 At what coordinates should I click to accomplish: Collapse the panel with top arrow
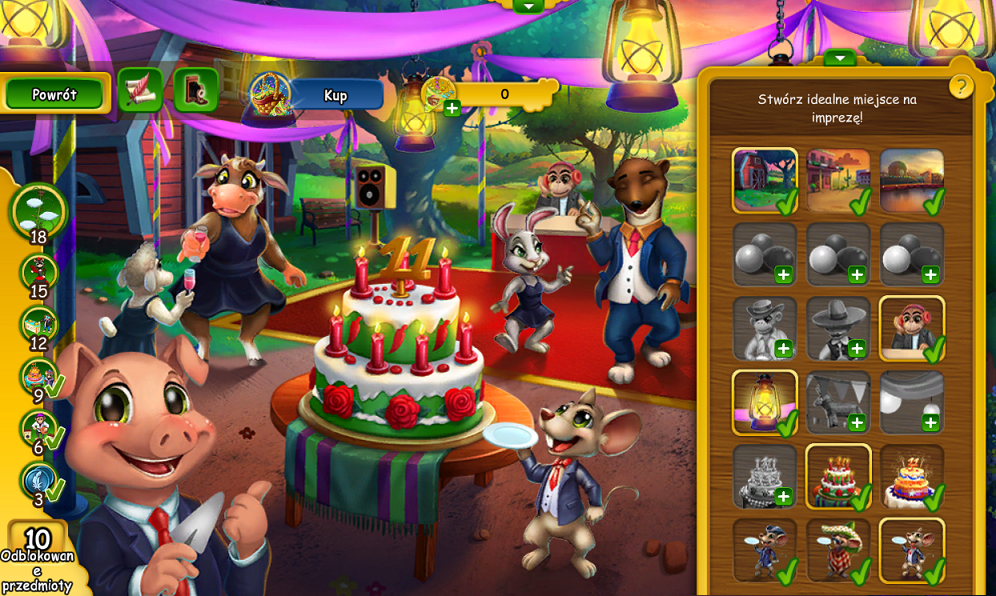click(x=840, y=58)
